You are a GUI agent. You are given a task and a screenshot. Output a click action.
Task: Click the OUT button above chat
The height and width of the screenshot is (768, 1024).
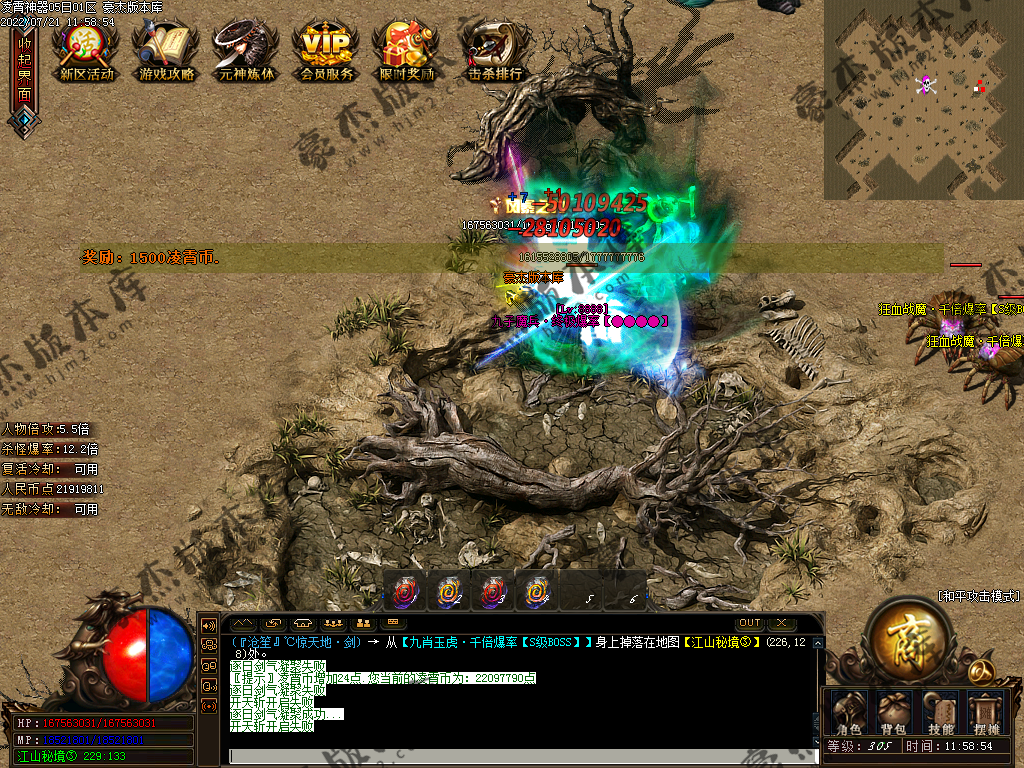pyautogui.click(x=750, y=623)
